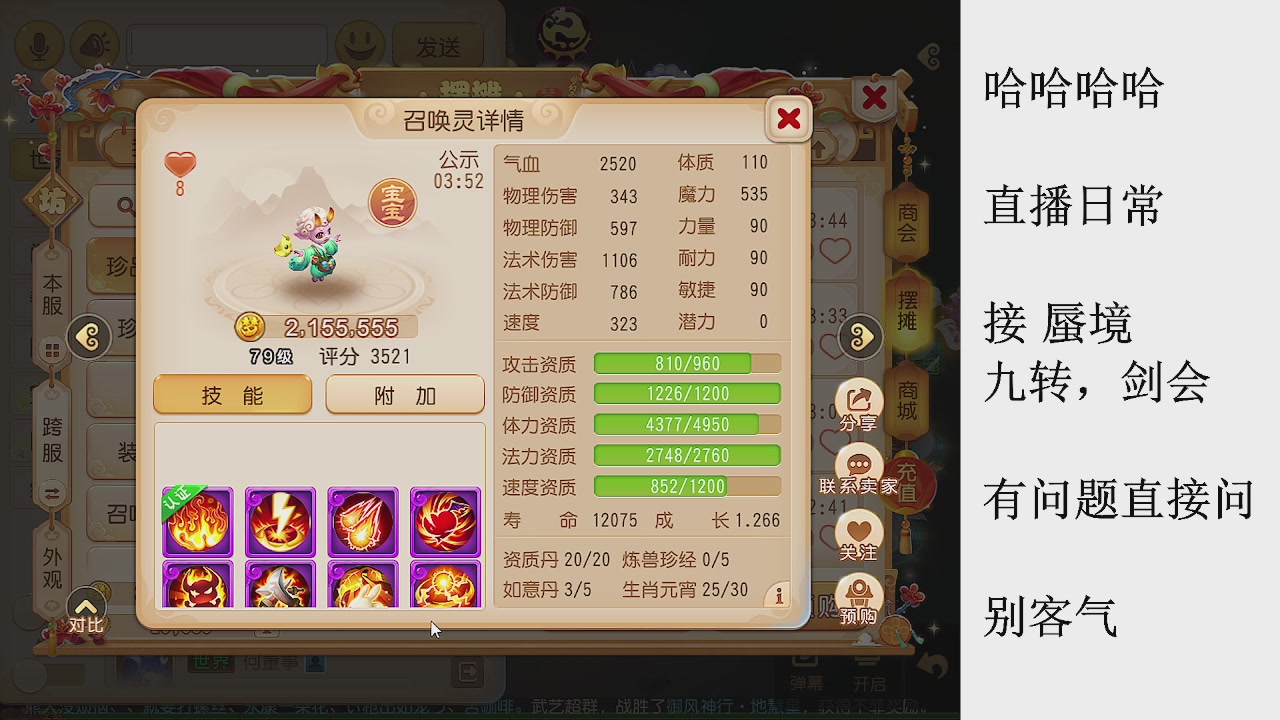This screenshot has width=1280, height=720.
Task: Select the first fire skill icon
Action: pos(197,521)
